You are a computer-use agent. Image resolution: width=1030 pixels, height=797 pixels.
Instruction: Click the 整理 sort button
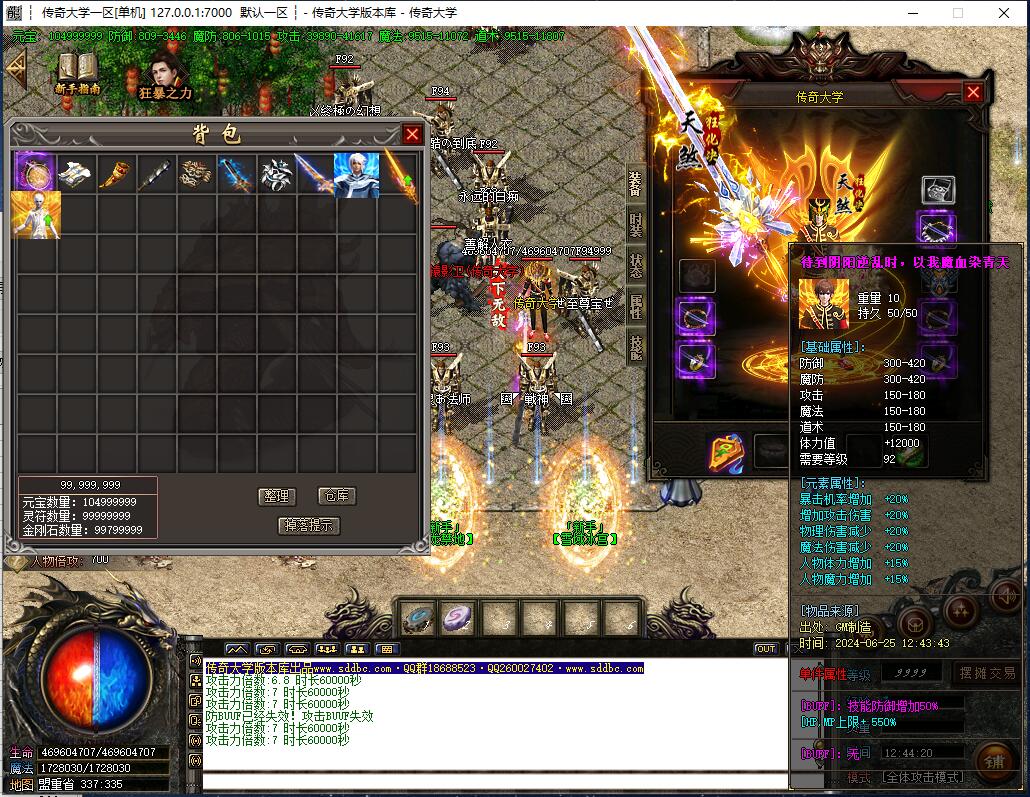click(275, 496)
